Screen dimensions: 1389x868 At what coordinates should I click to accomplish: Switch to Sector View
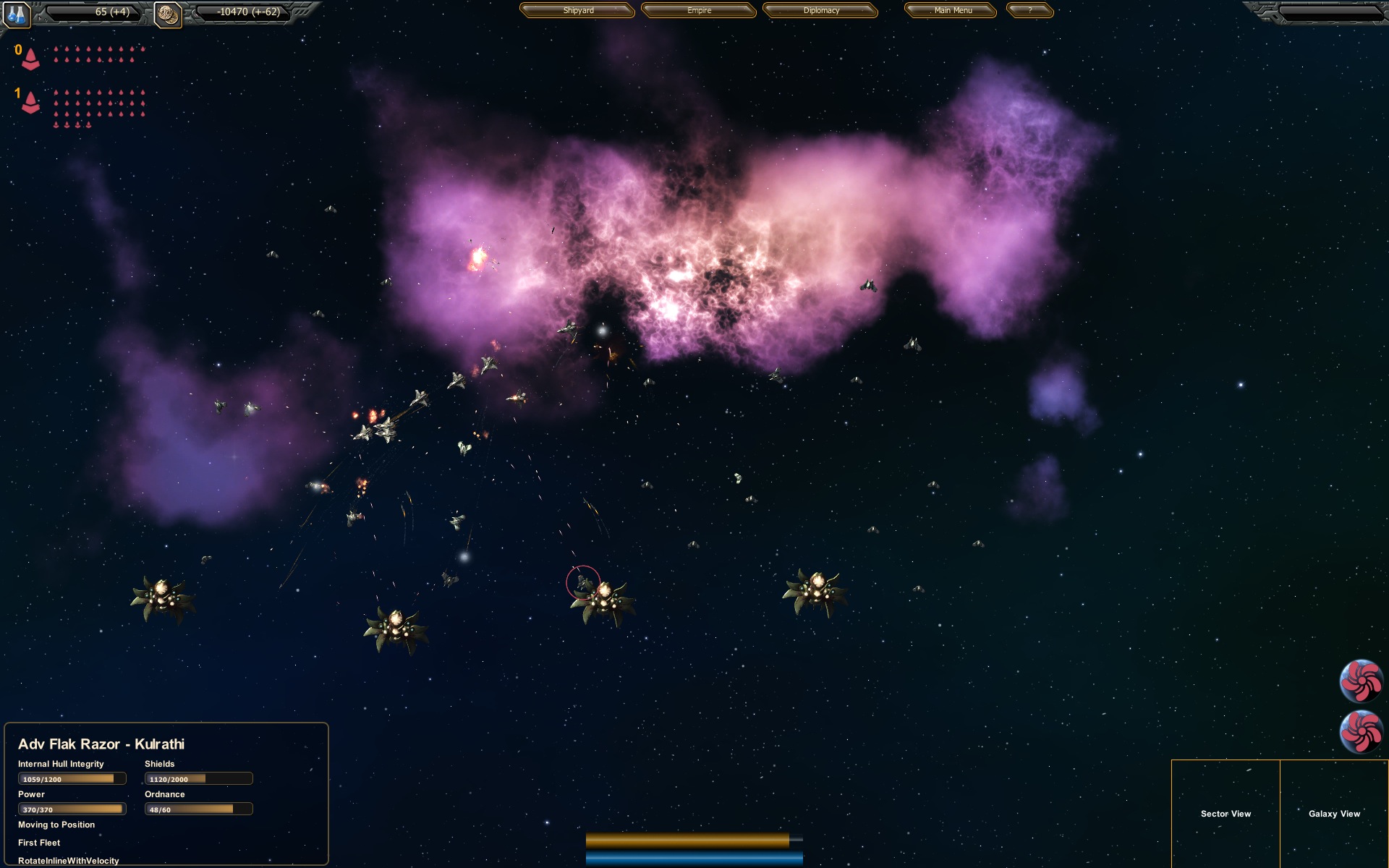point(1225,814)
